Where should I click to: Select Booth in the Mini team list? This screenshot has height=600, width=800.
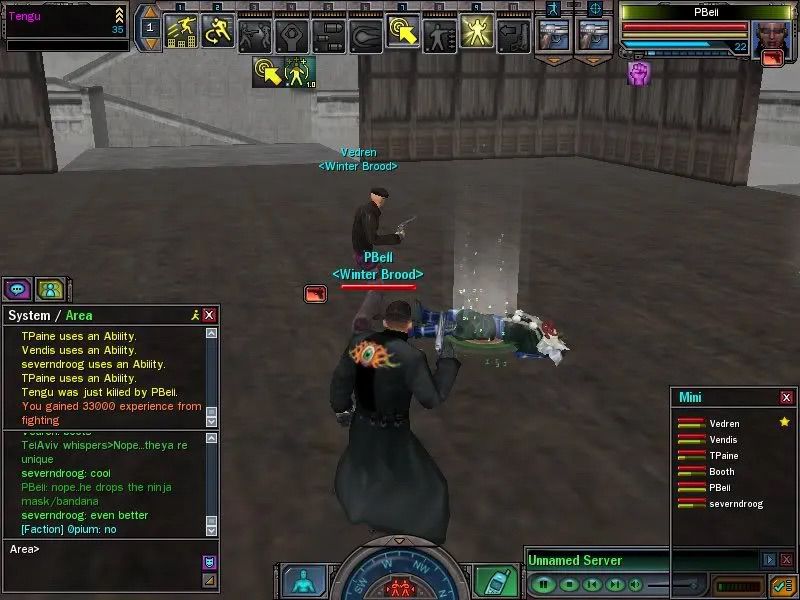(722, 472)
